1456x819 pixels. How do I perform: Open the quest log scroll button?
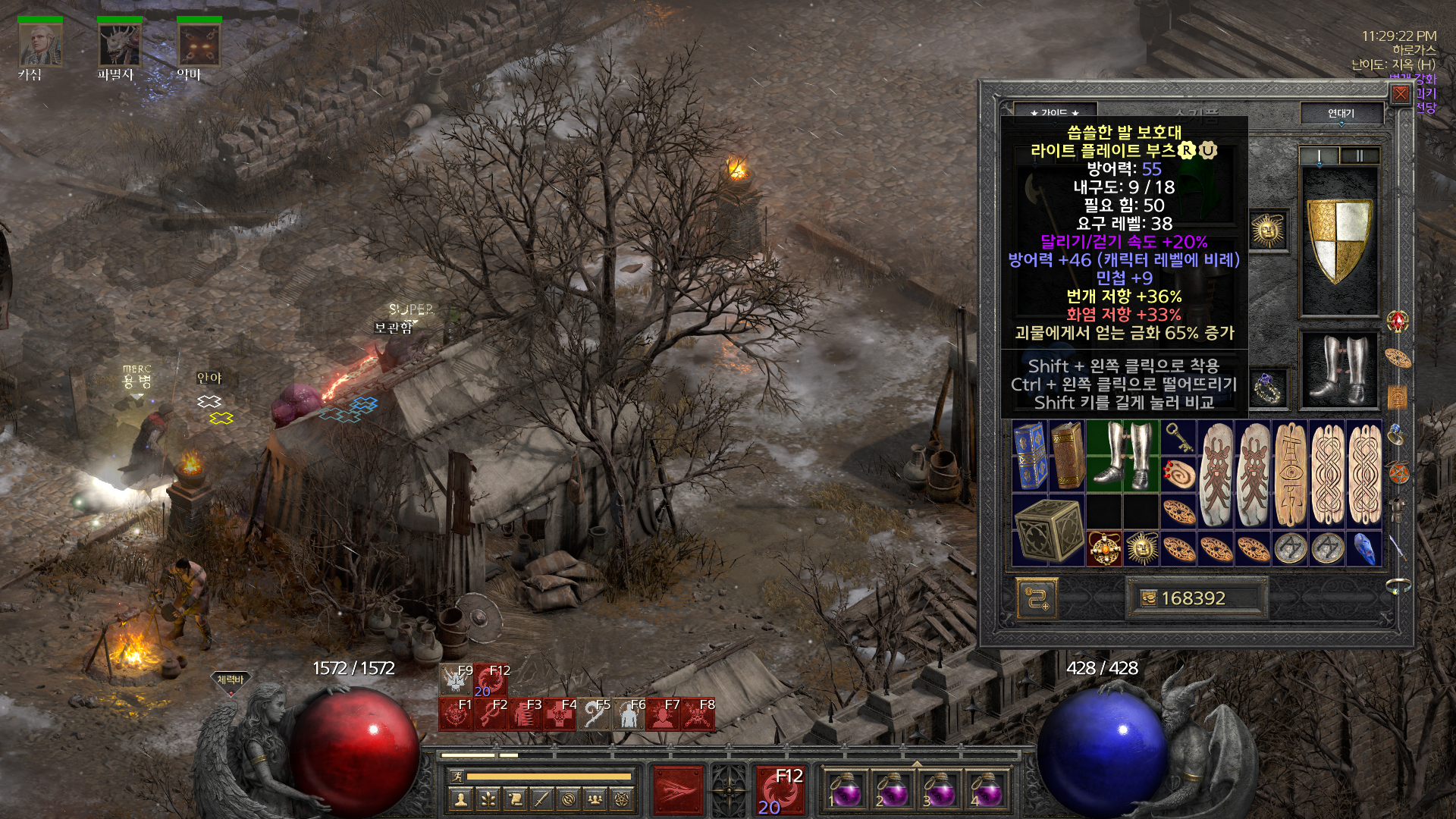click(x=515, y=799)
